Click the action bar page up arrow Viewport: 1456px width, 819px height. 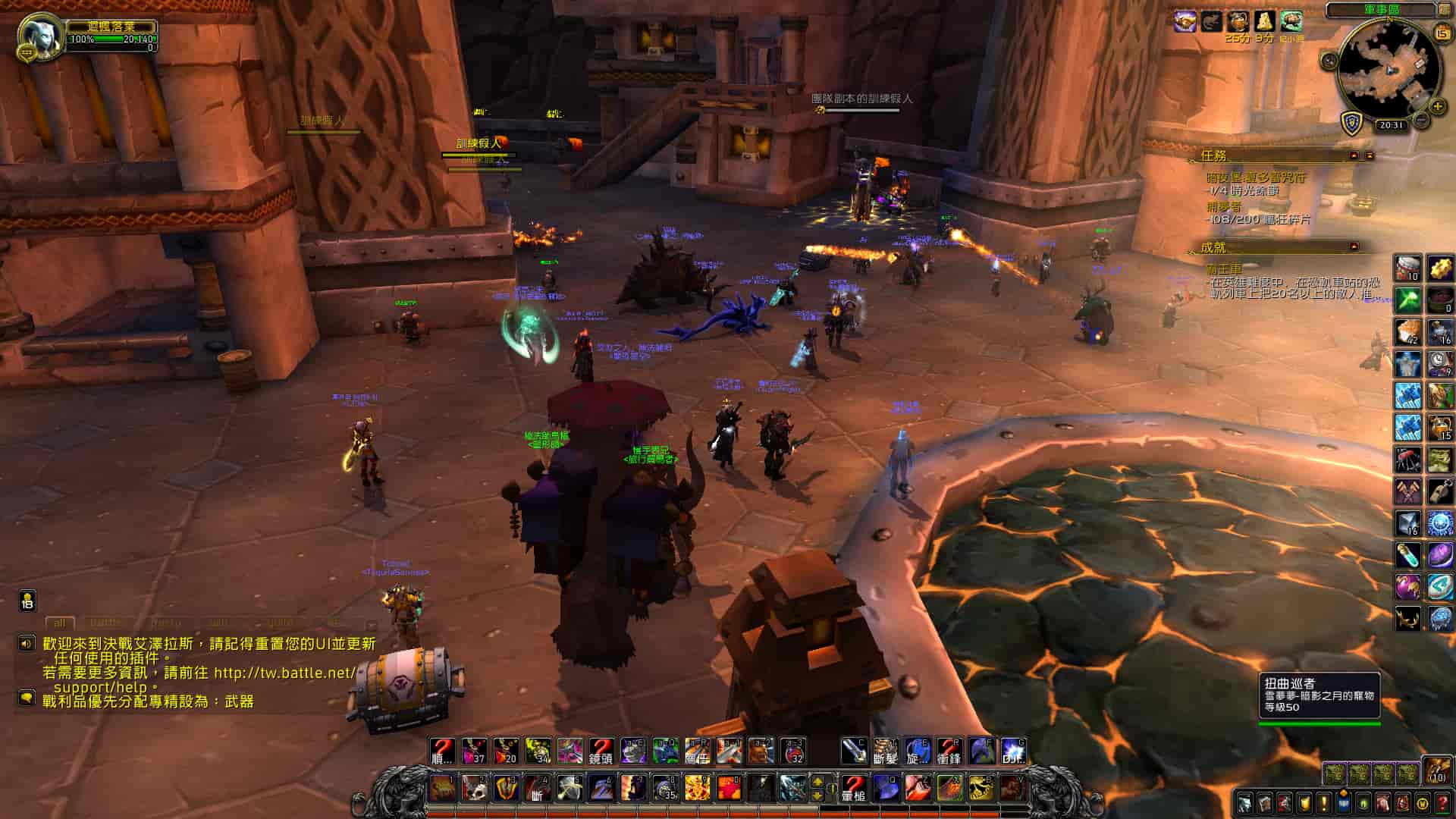coord(818,780)
